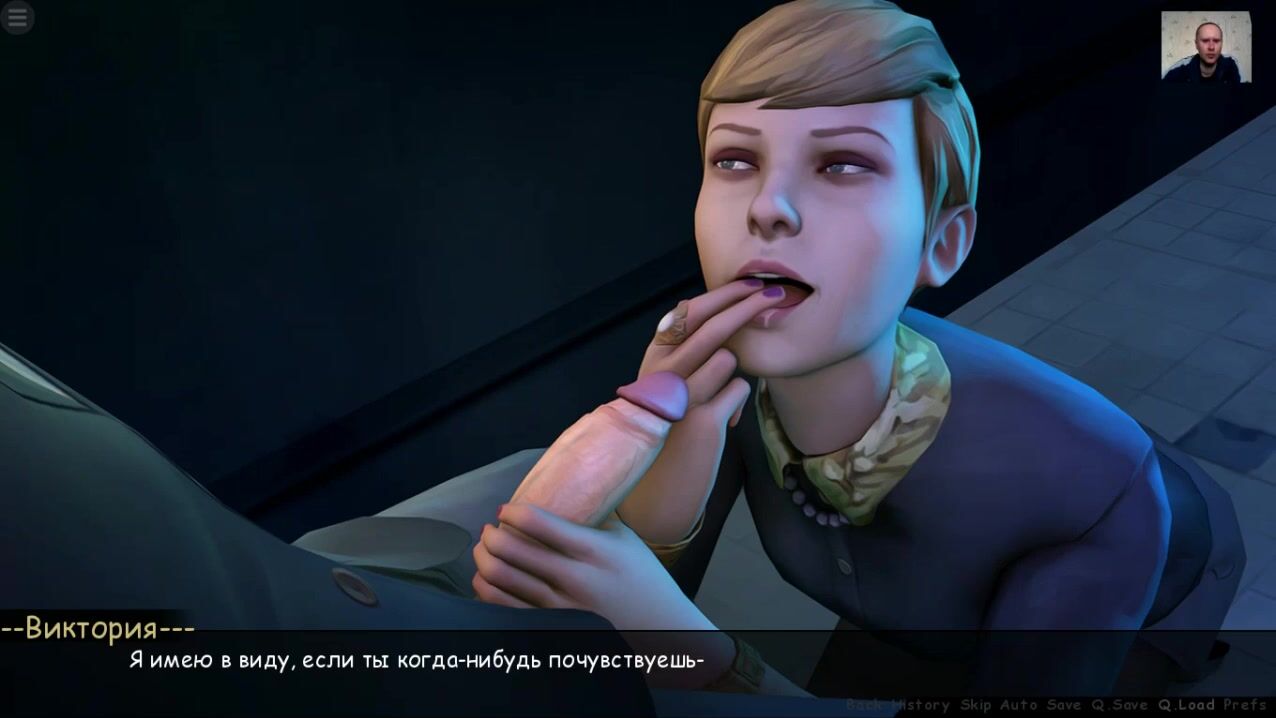Image resolution: width=1276 pixels, height=718 pixels.
Task: Quick save with Q.Save
Action: [1120, 705]
